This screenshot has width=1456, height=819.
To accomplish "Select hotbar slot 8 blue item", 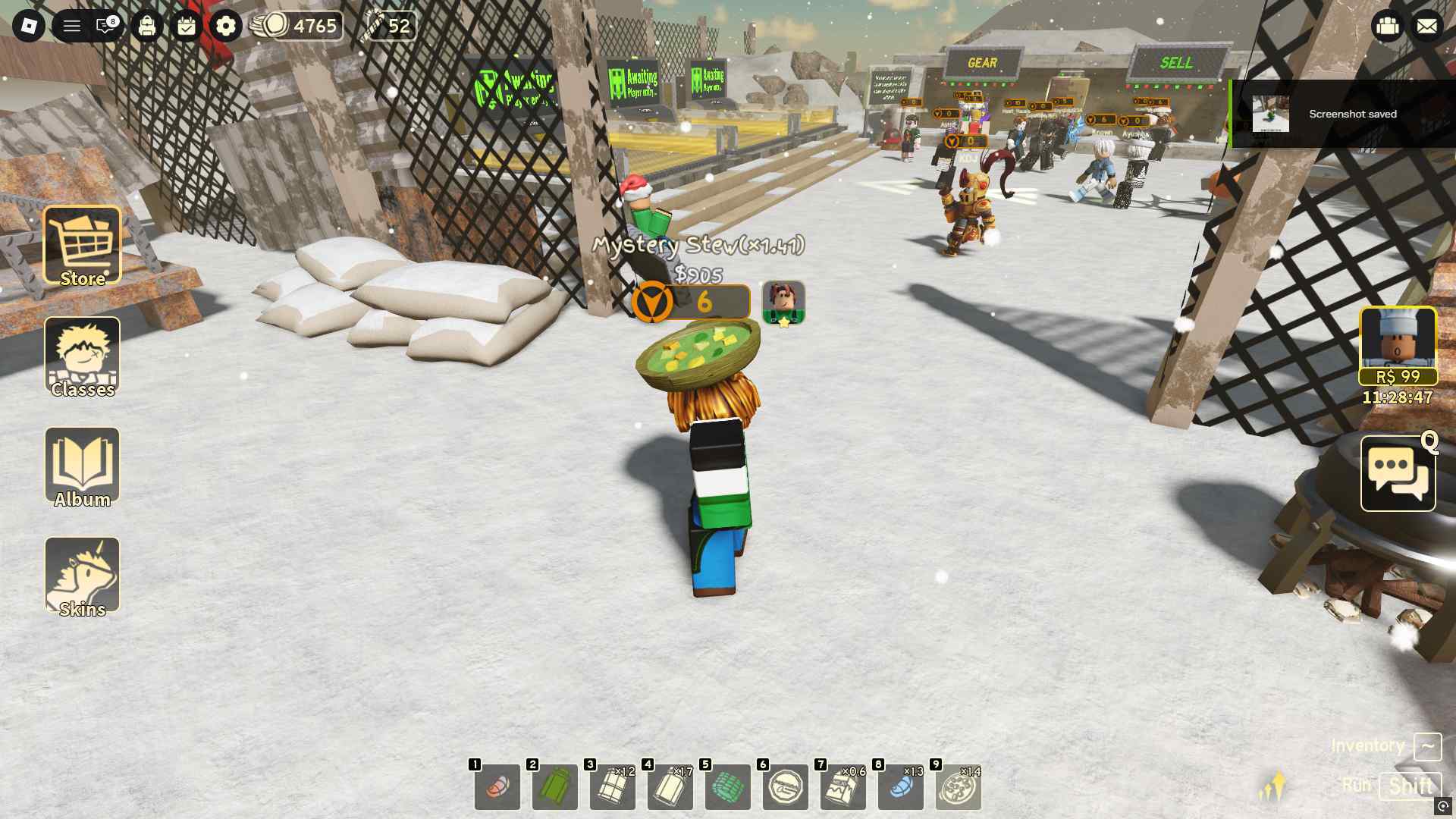I will [x=901, y=787].
